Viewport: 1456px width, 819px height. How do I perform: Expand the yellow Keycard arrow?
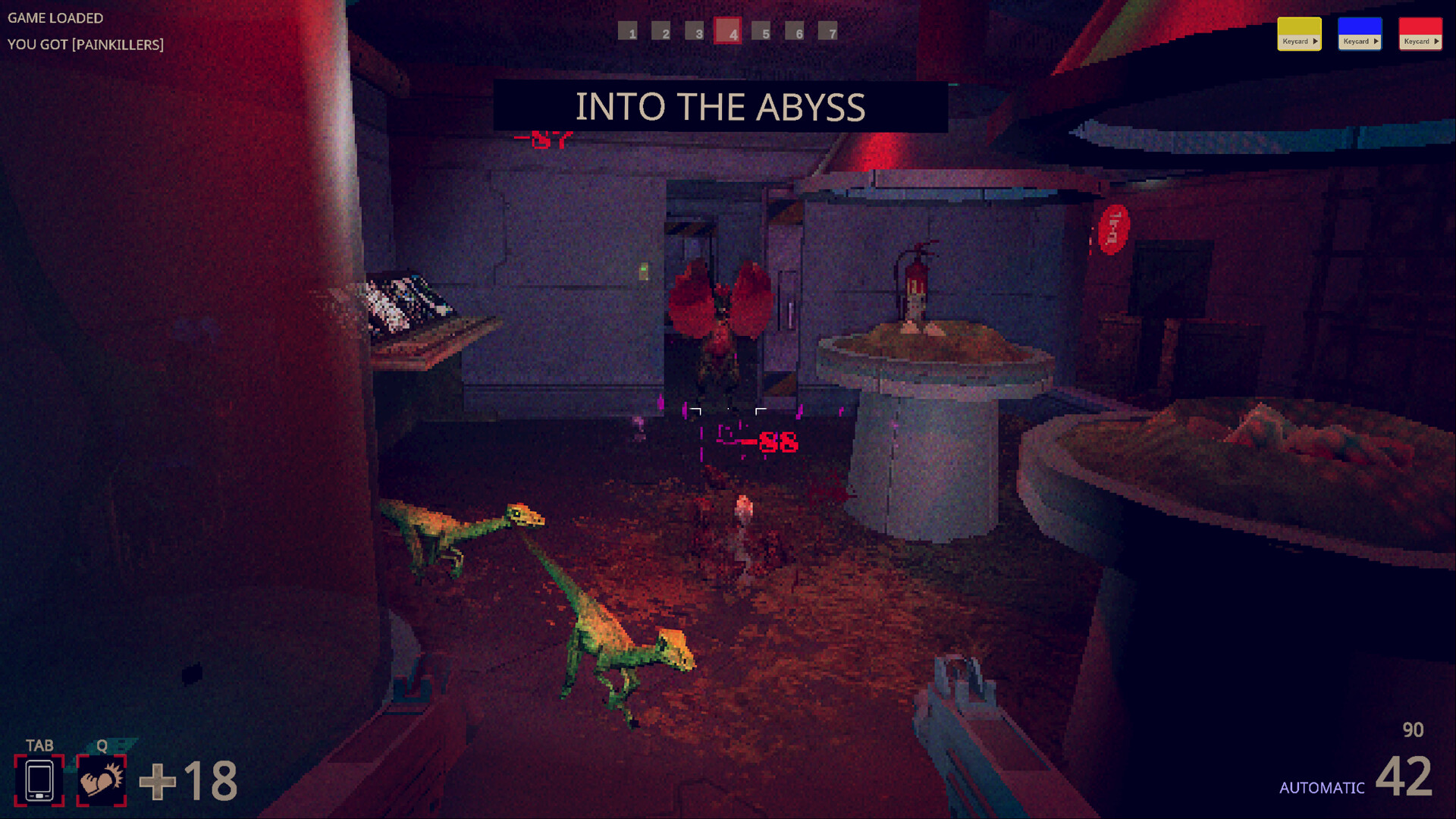[x=1315, y=42]
